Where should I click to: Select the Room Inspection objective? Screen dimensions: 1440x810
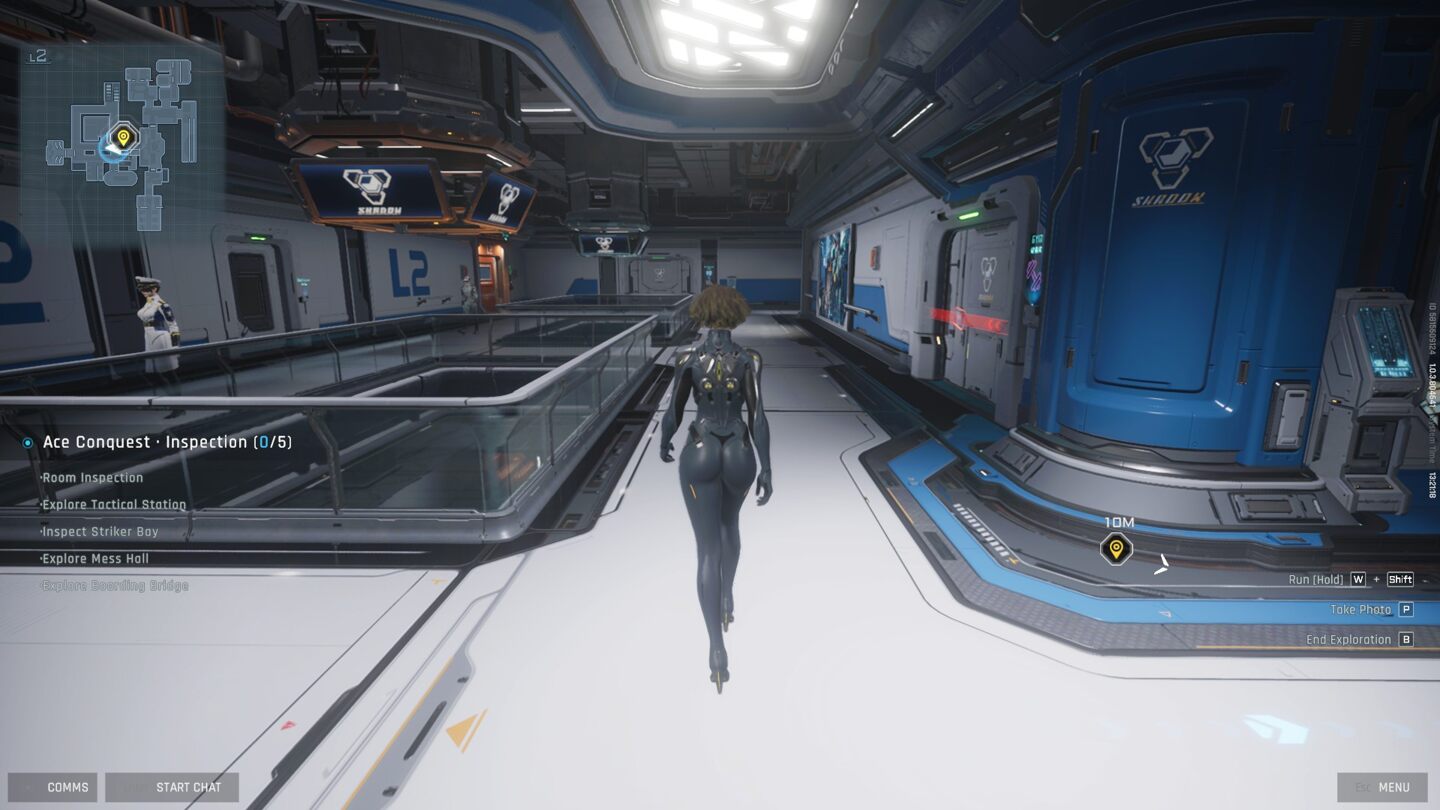93,478
